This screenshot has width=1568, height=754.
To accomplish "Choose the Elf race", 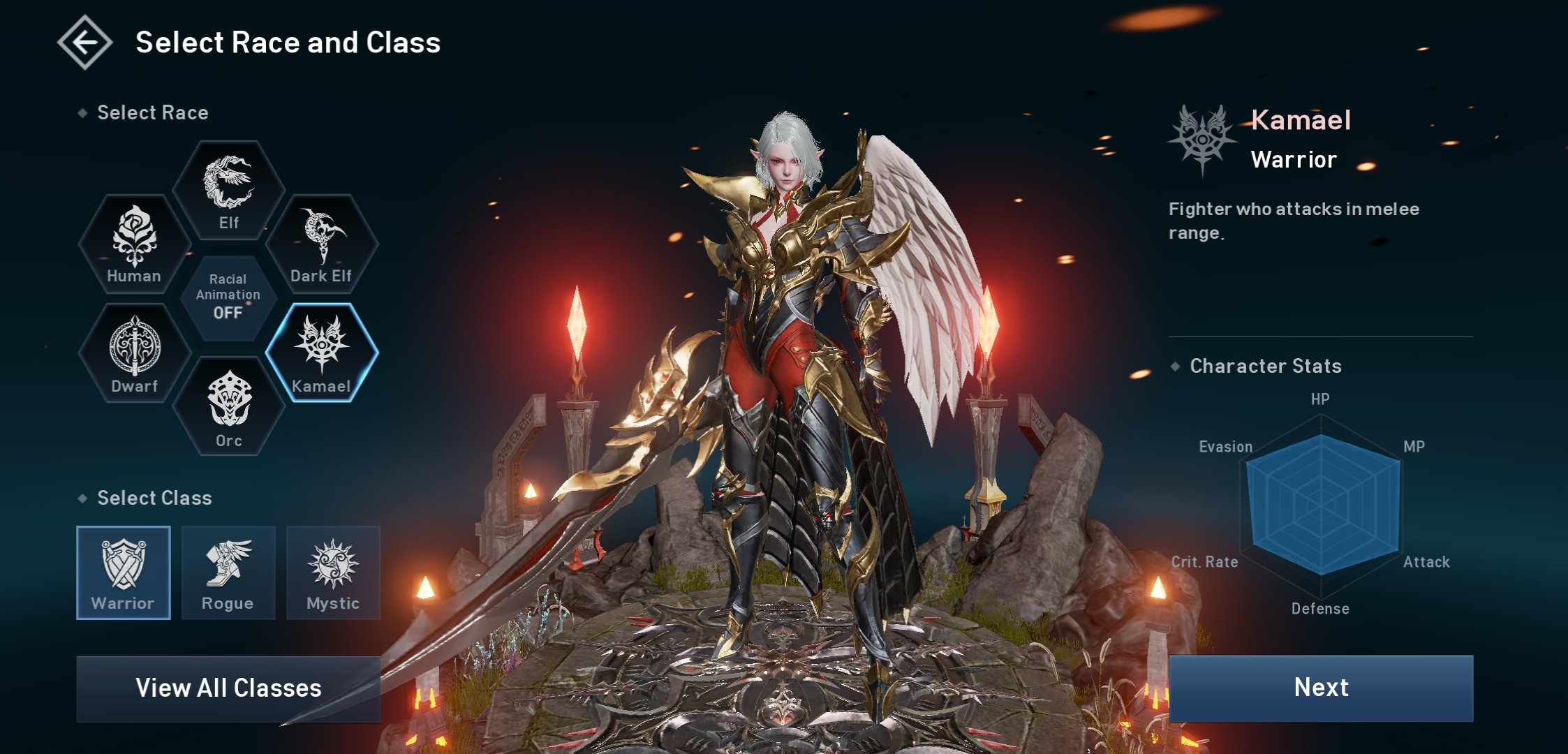I will pyautogui.click(x=228, y=191).
